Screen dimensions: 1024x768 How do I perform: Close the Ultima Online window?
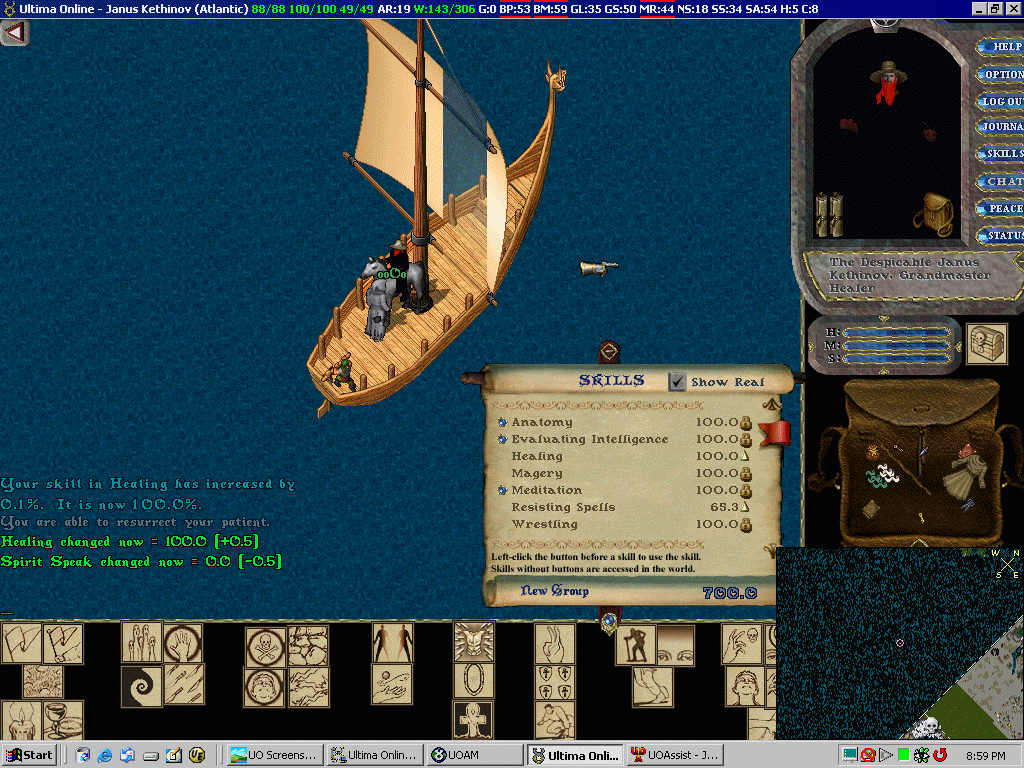click(x=1013, y=8)
